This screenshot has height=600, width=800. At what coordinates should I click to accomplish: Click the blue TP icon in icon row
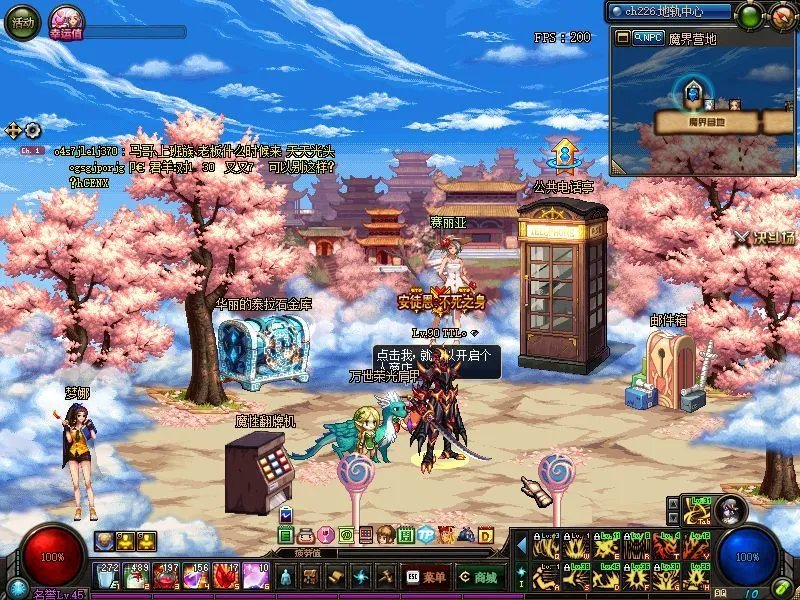click(x=426, y=535)
